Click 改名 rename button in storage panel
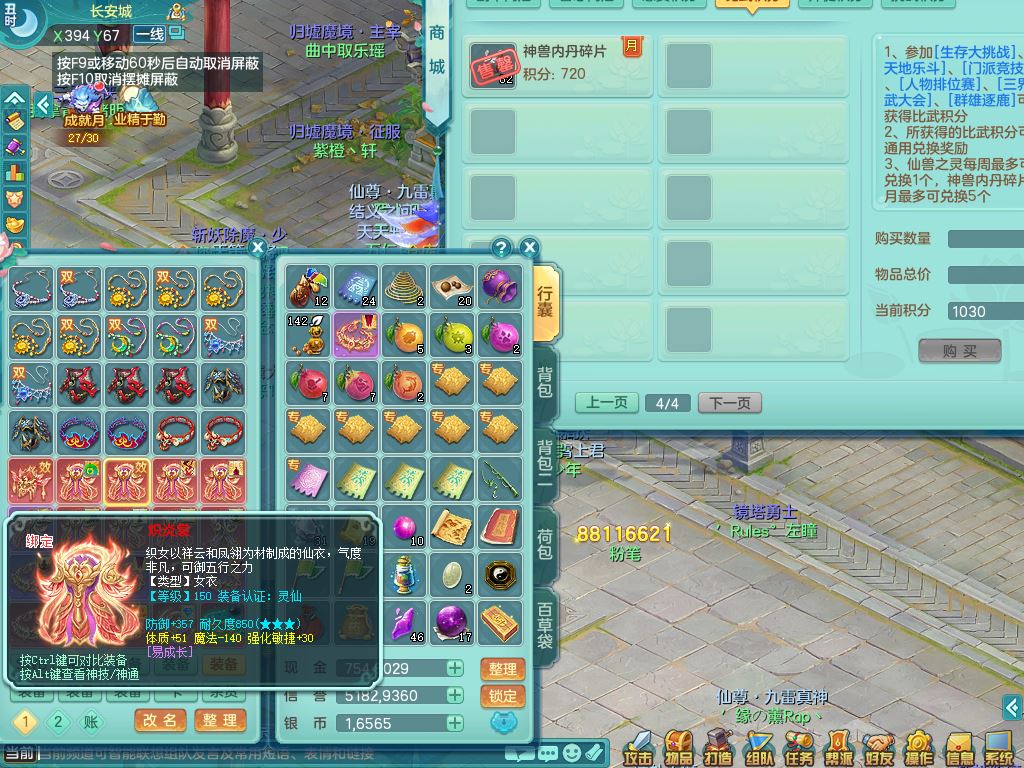 pyautogui.click(x=160, y=721)
